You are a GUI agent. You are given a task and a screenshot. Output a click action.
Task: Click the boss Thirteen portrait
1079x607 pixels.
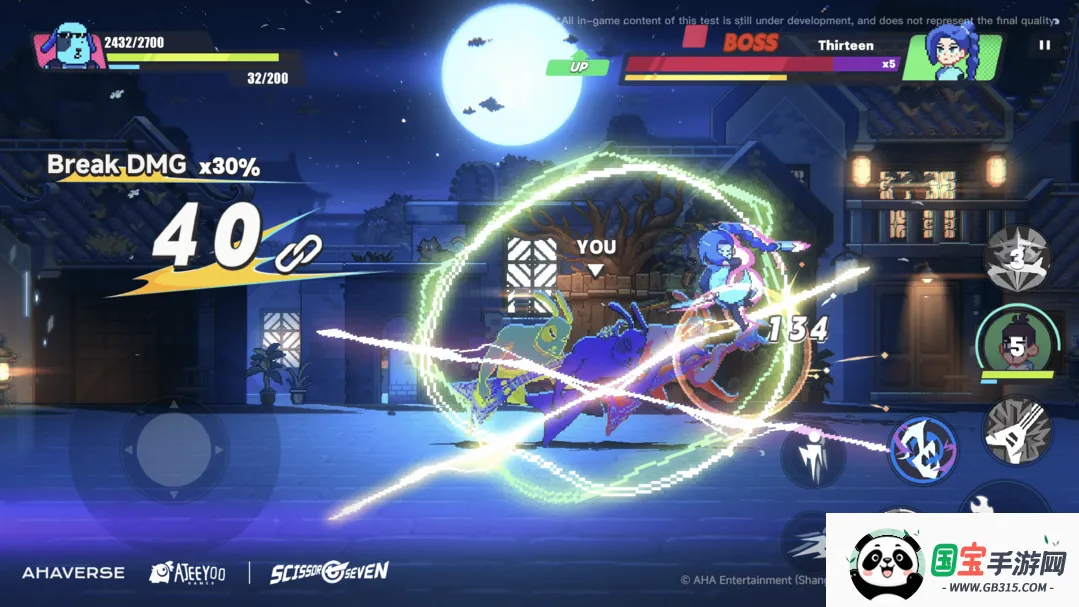pyautogui.click(x=950, y=56)
